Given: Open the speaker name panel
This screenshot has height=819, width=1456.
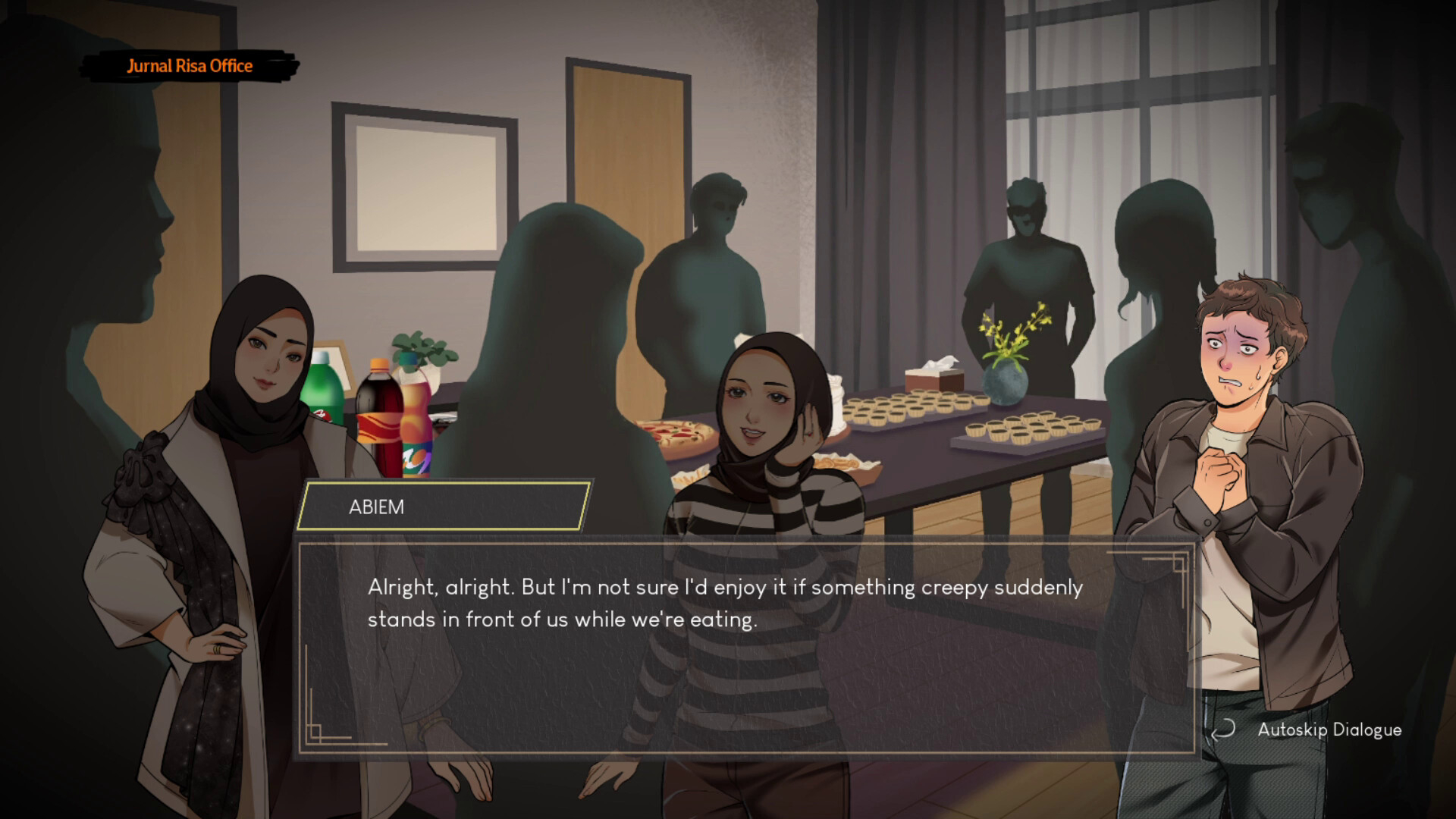Looking at the screenshot, I should [x=444, y=504].
